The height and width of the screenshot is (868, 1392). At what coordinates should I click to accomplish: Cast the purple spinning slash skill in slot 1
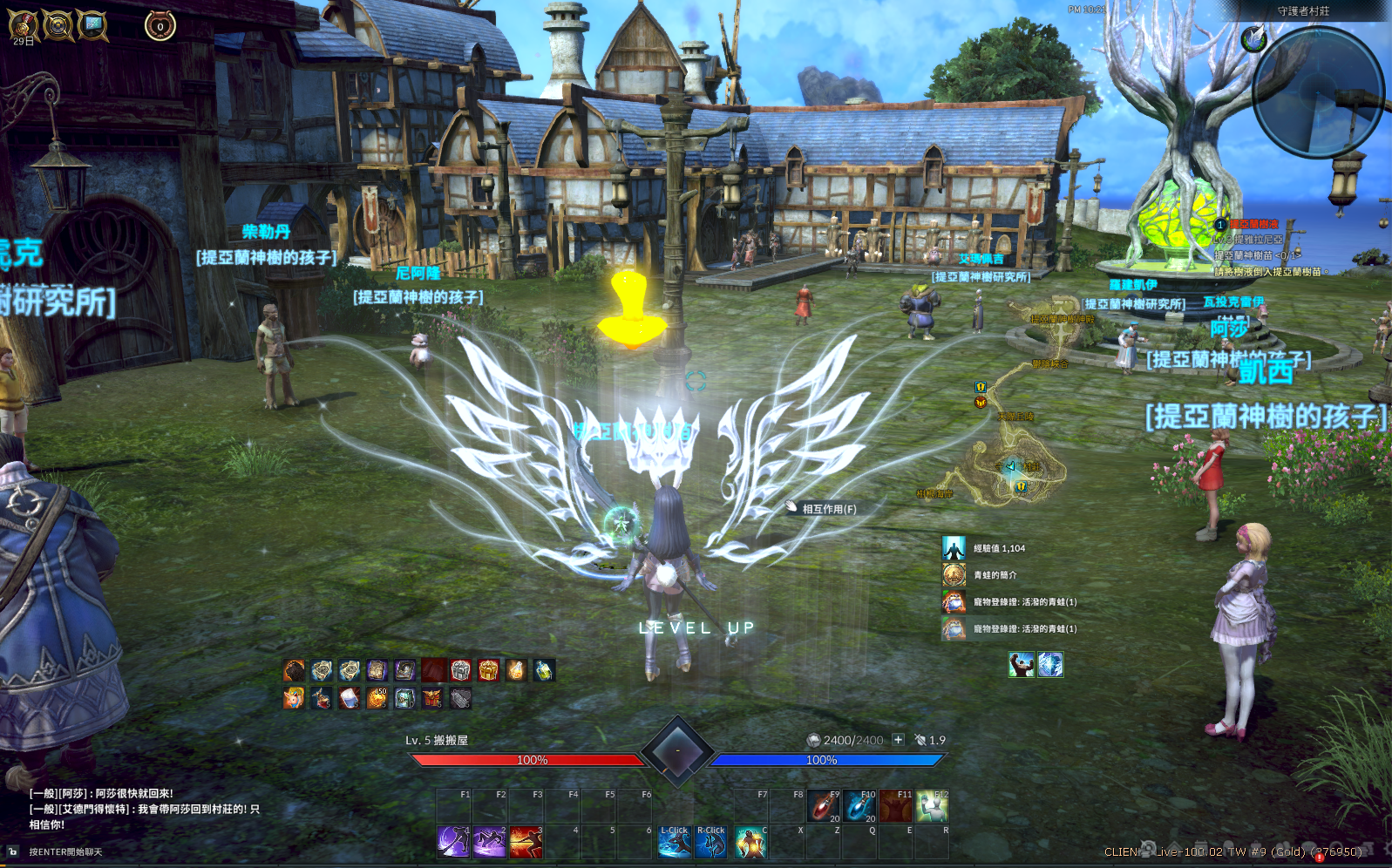pyautogui.click(x=453, y=842)
